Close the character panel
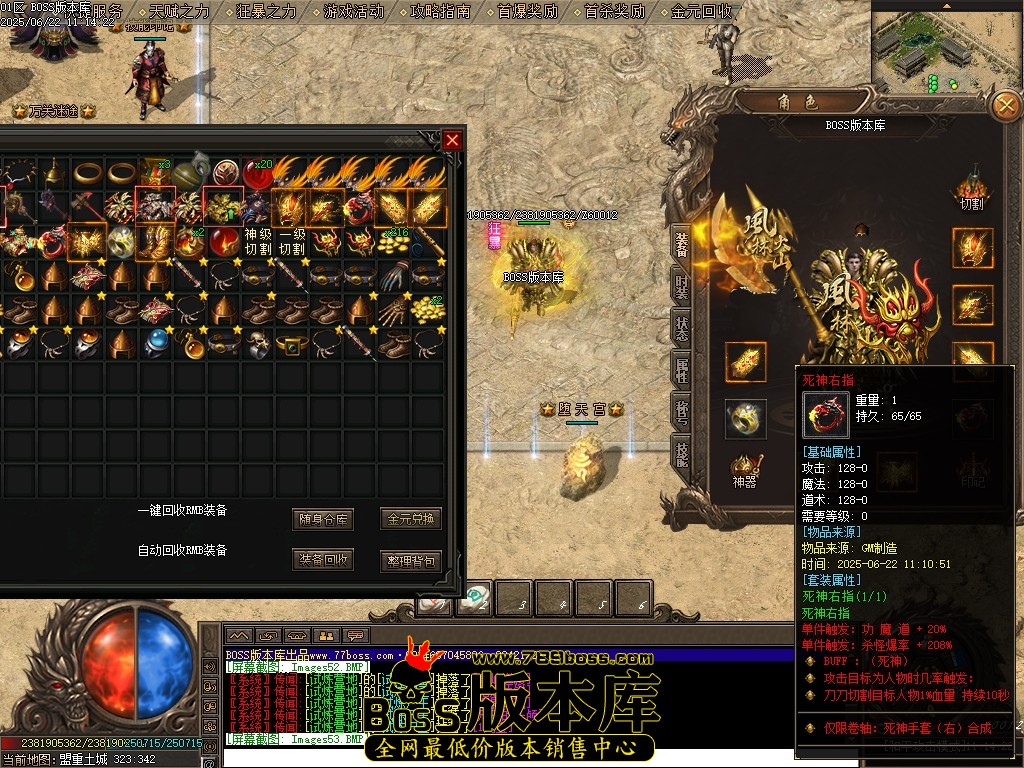The width and height of the screenshot is (1024, 768). tap(1004, 105)
